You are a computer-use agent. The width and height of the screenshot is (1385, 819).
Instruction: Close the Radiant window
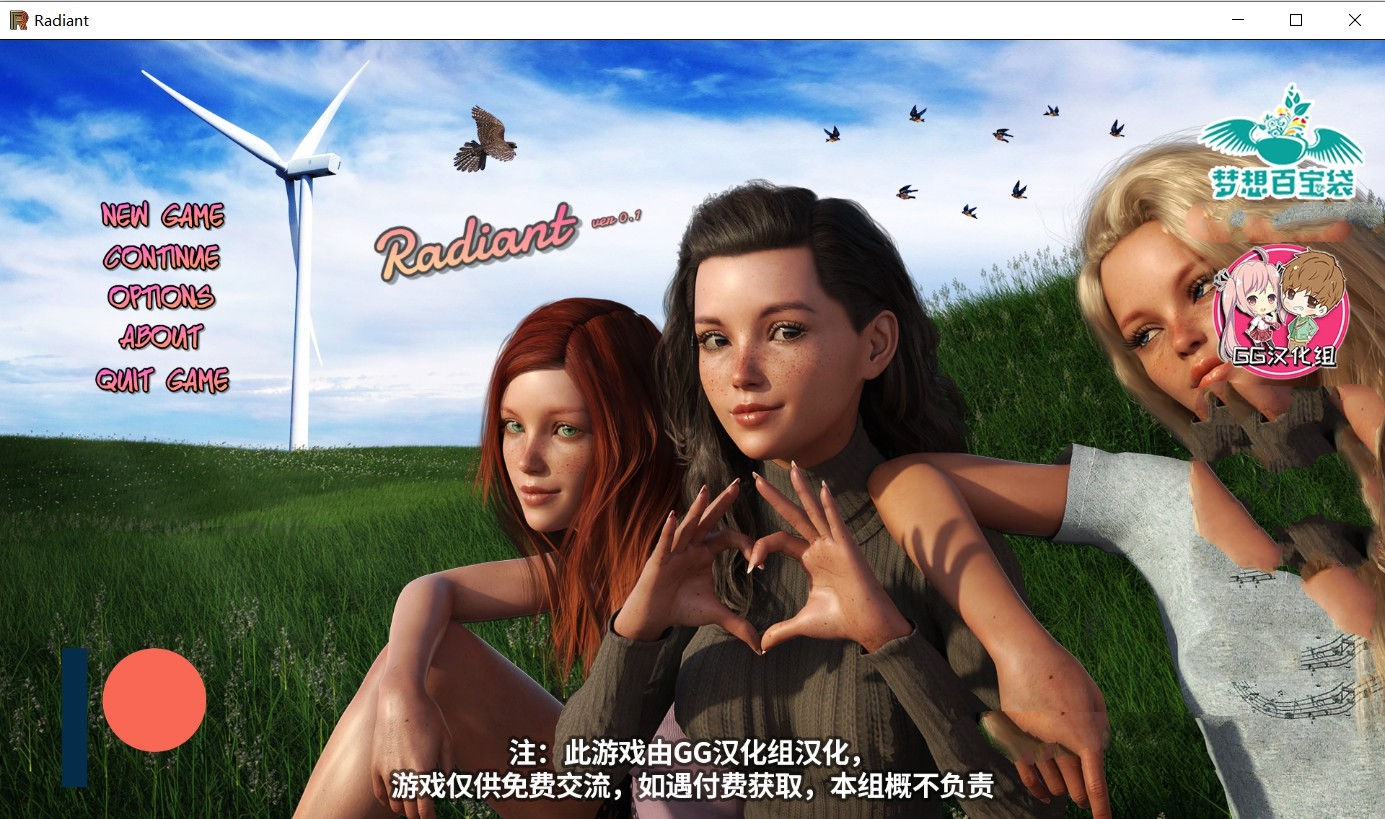(x=1357, y=19)
